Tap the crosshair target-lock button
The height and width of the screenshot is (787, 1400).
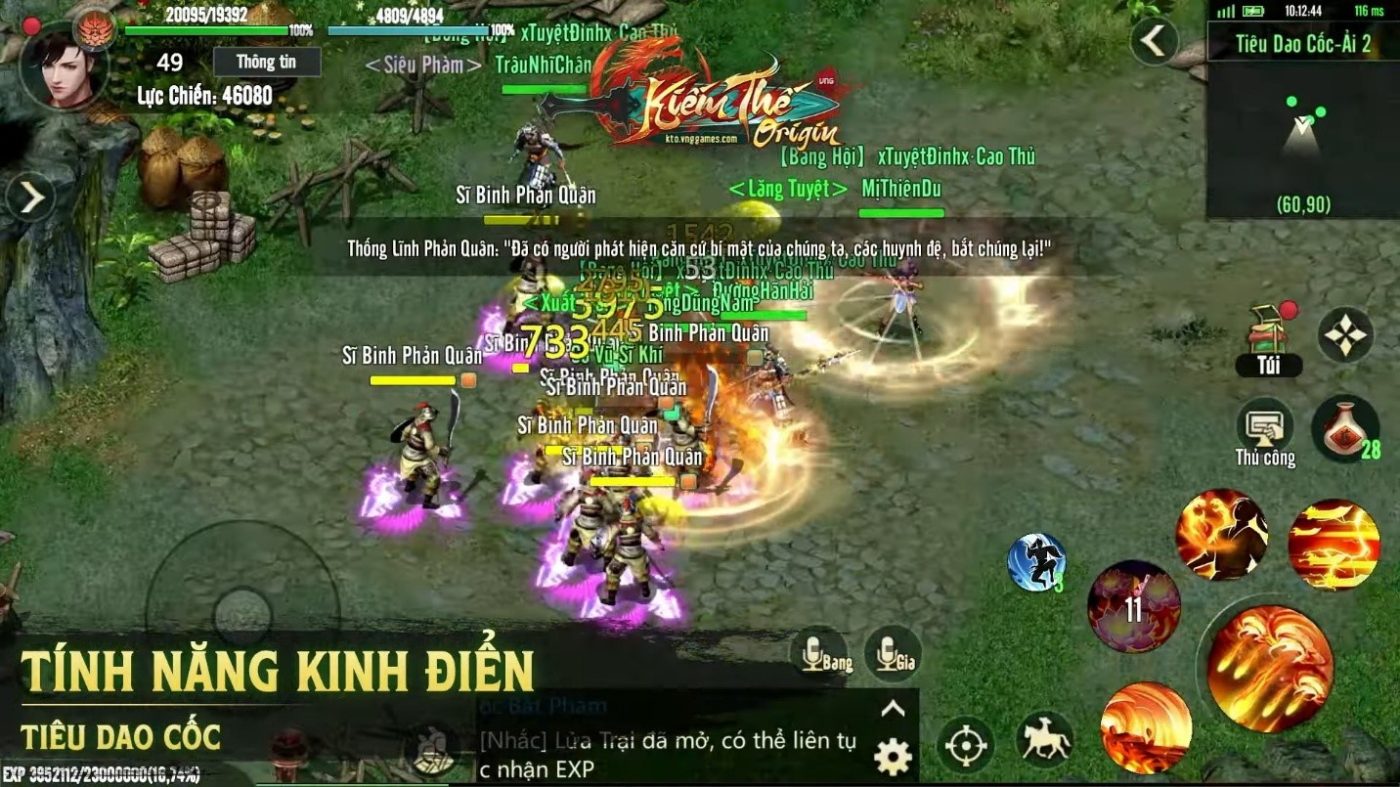[965, 745]
